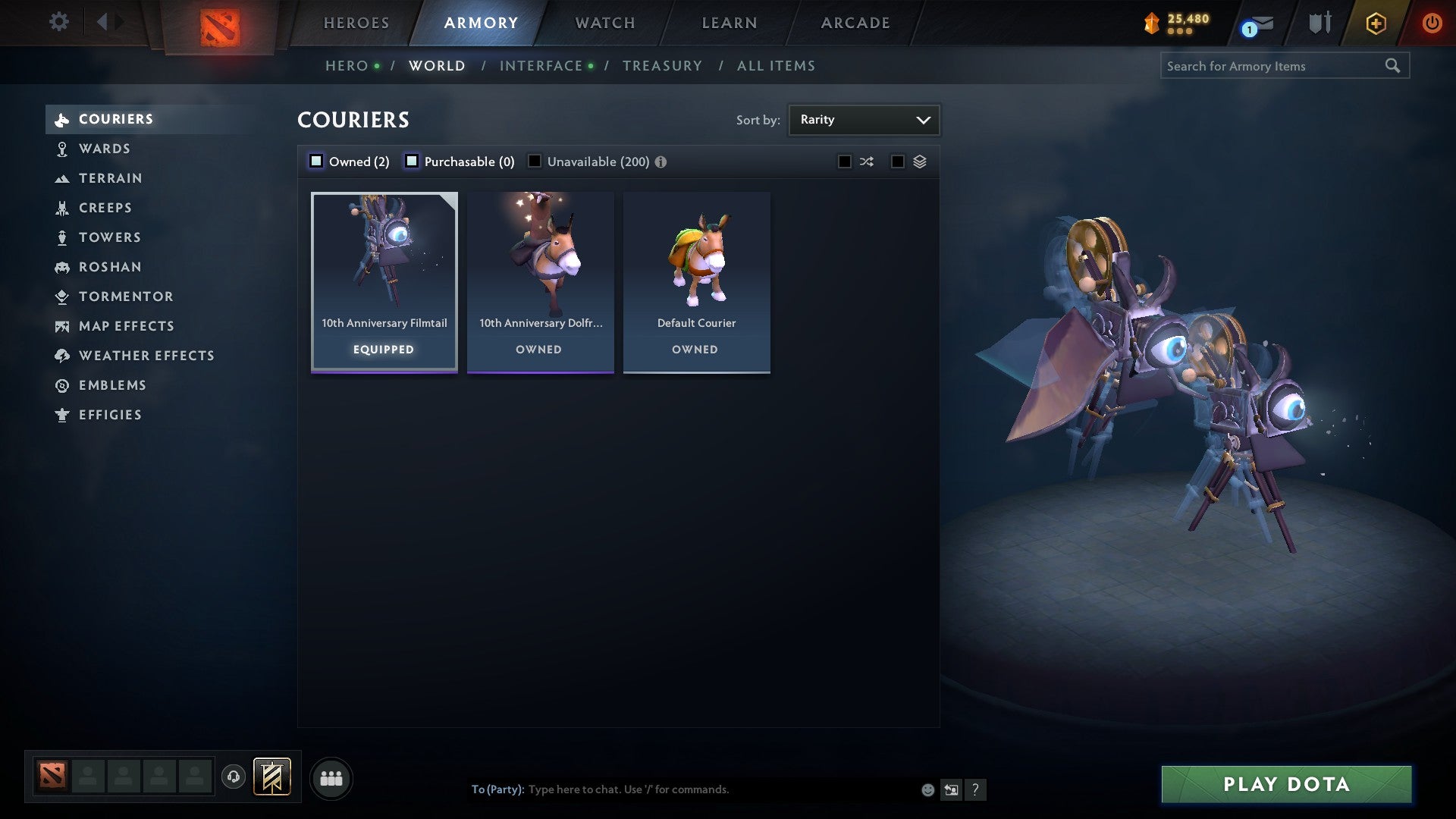Open Dota Plus via the hexagon plus icon
1456x819 pixels.
1375,23
